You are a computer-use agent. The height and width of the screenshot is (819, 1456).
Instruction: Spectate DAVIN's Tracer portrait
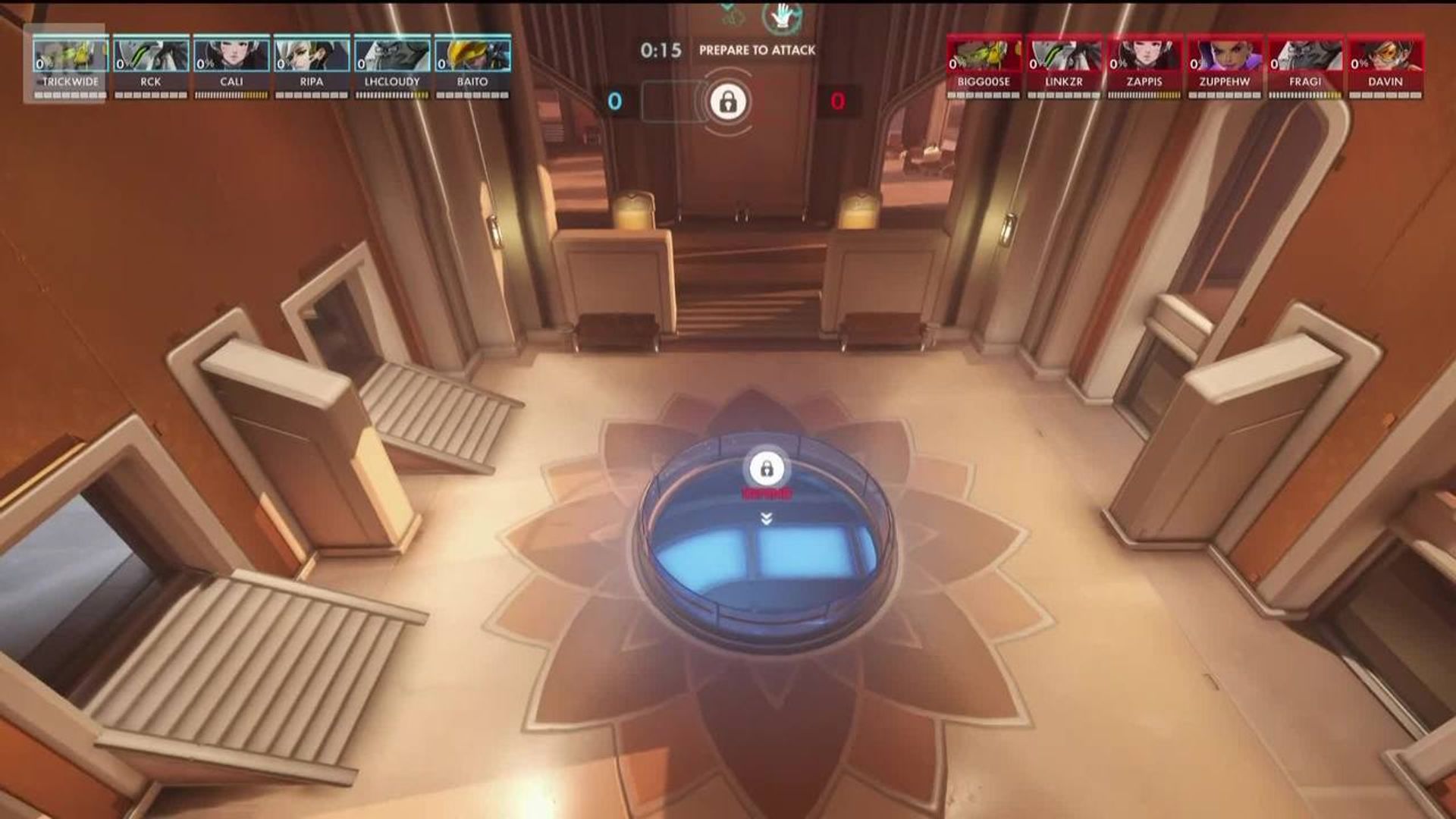click(1385, 56)
